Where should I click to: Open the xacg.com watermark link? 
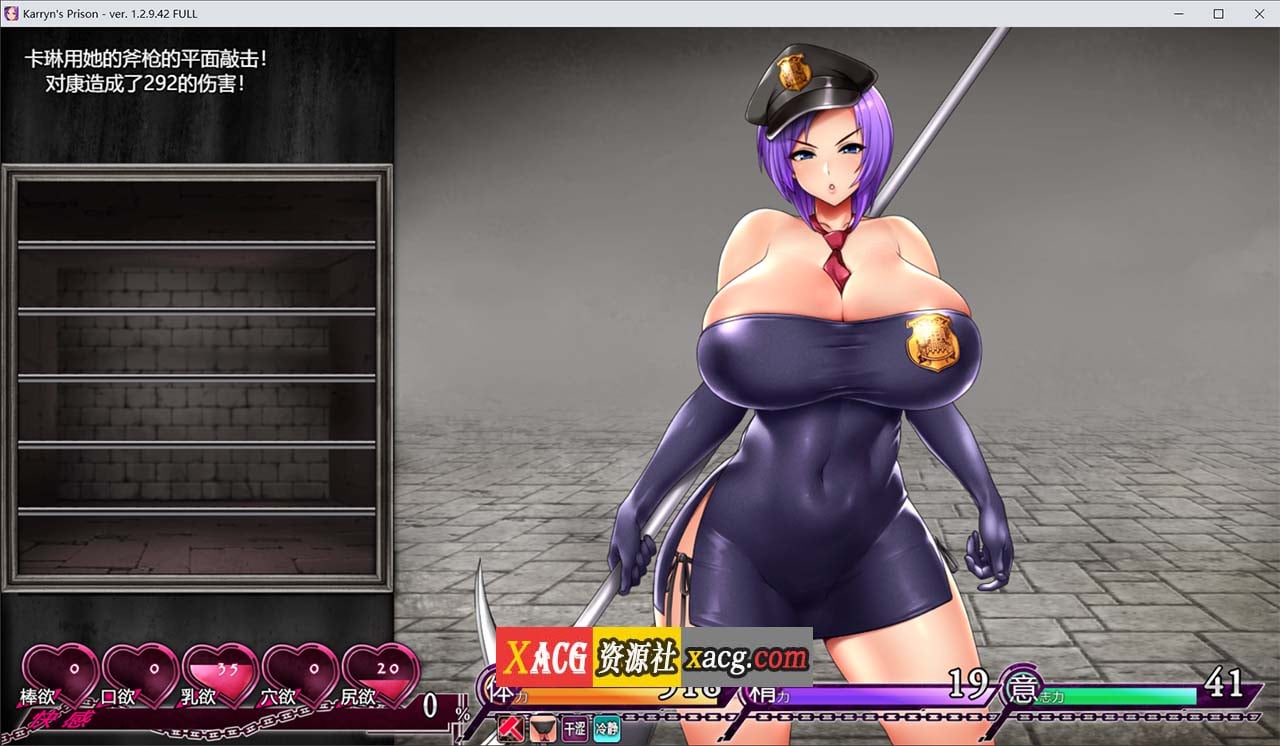tap(745, 657)
